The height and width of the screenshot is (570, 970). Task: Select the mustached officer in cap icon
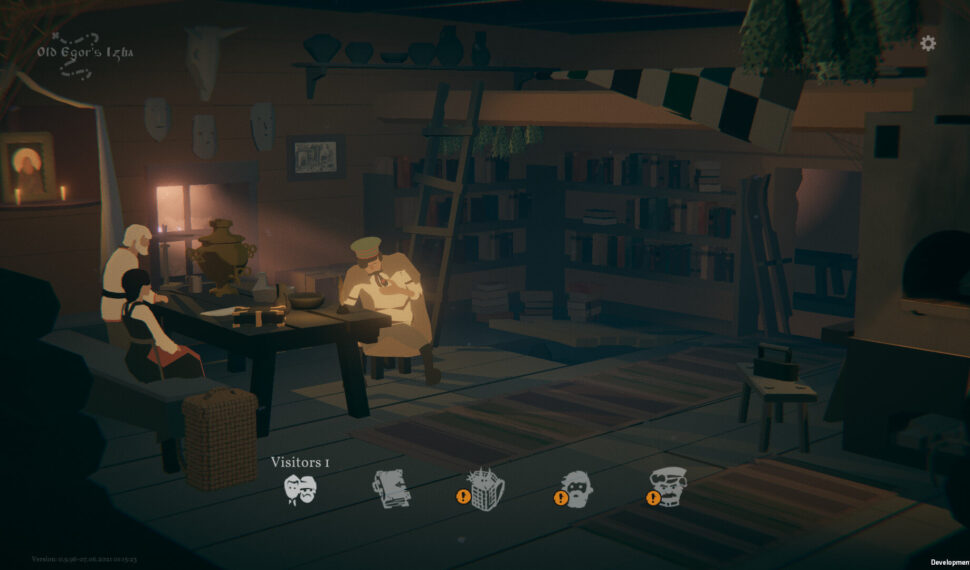668,488
